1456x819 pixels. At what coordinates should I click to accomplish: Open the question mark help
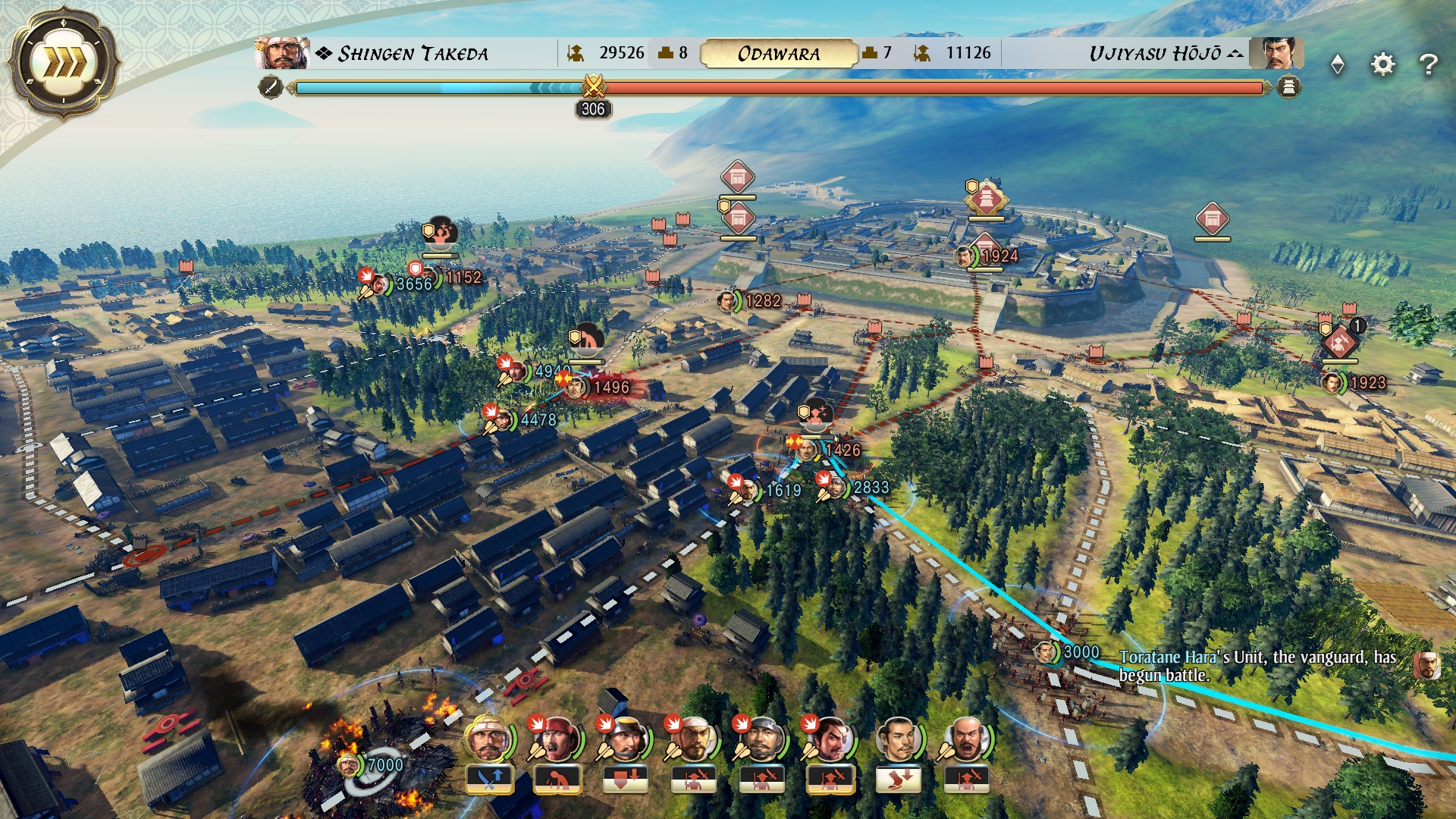tap(1429, 64)
